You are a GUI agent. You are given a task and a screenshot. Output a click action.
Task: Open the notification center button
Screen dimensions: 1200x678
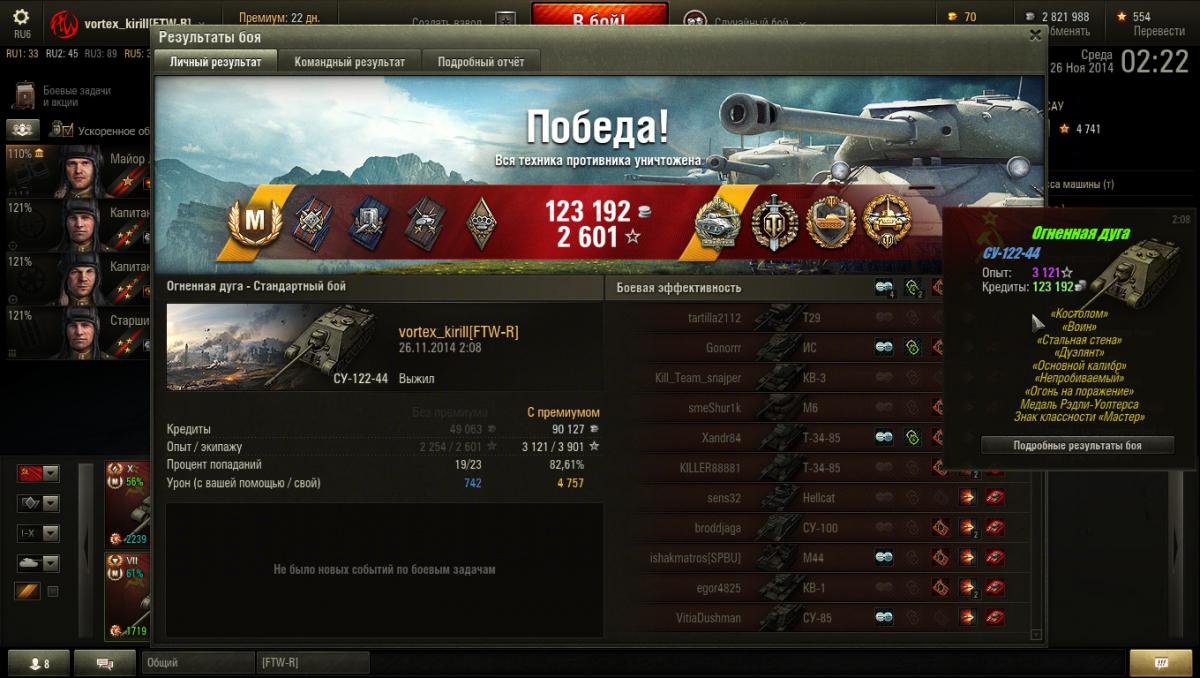tap(1160, 662)
